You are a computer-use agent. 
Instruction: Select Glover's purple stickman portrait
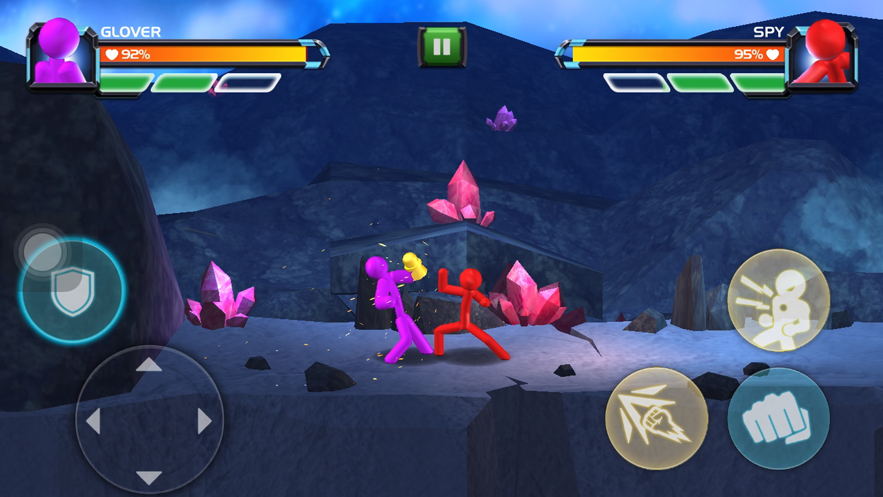coord(59,54)
